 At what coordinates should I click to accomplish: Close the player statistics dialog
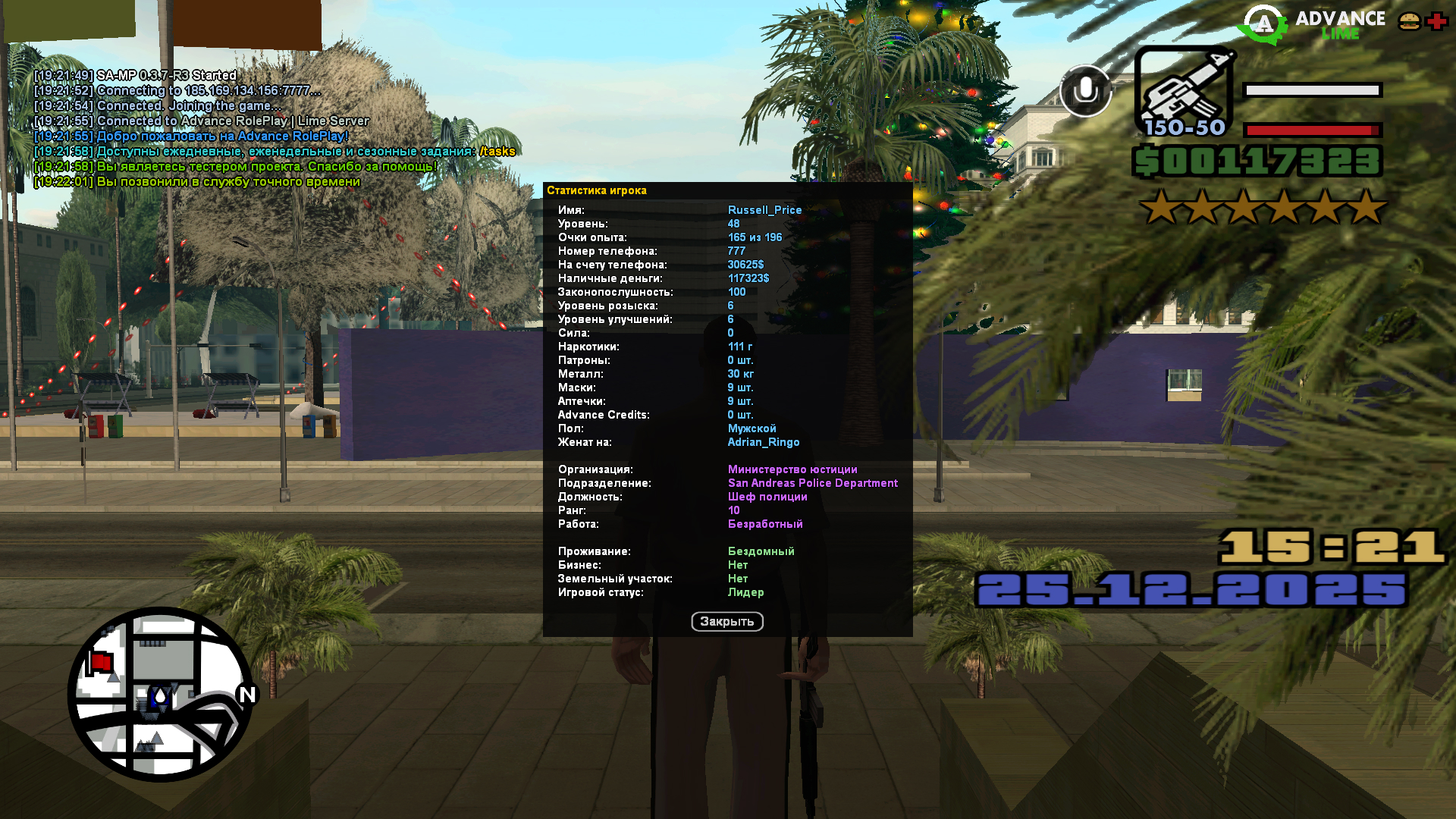click(x=726, y=622)
